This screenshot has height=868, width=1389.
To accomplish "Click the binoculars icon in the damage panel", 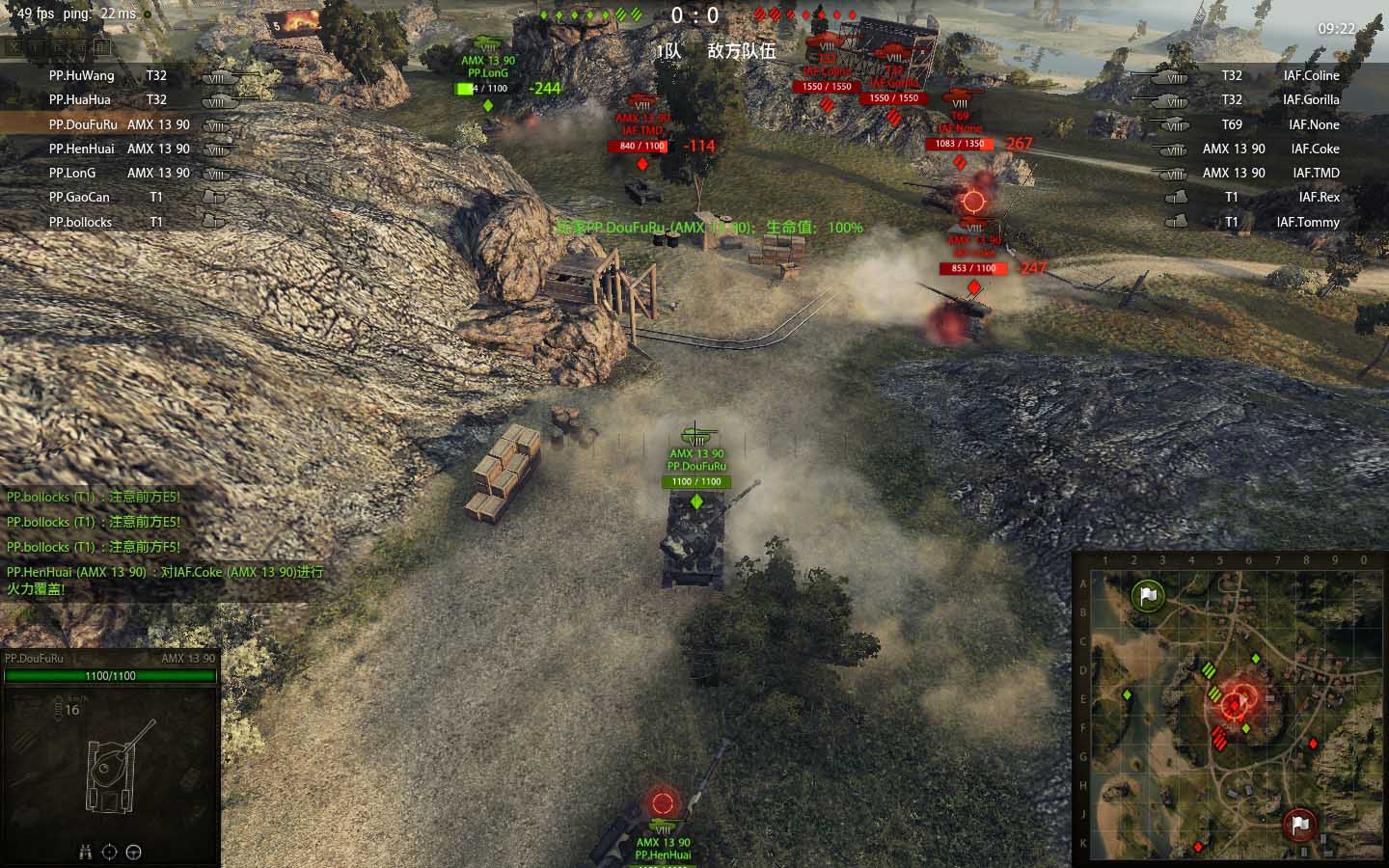I will click(x=85, y=852).
